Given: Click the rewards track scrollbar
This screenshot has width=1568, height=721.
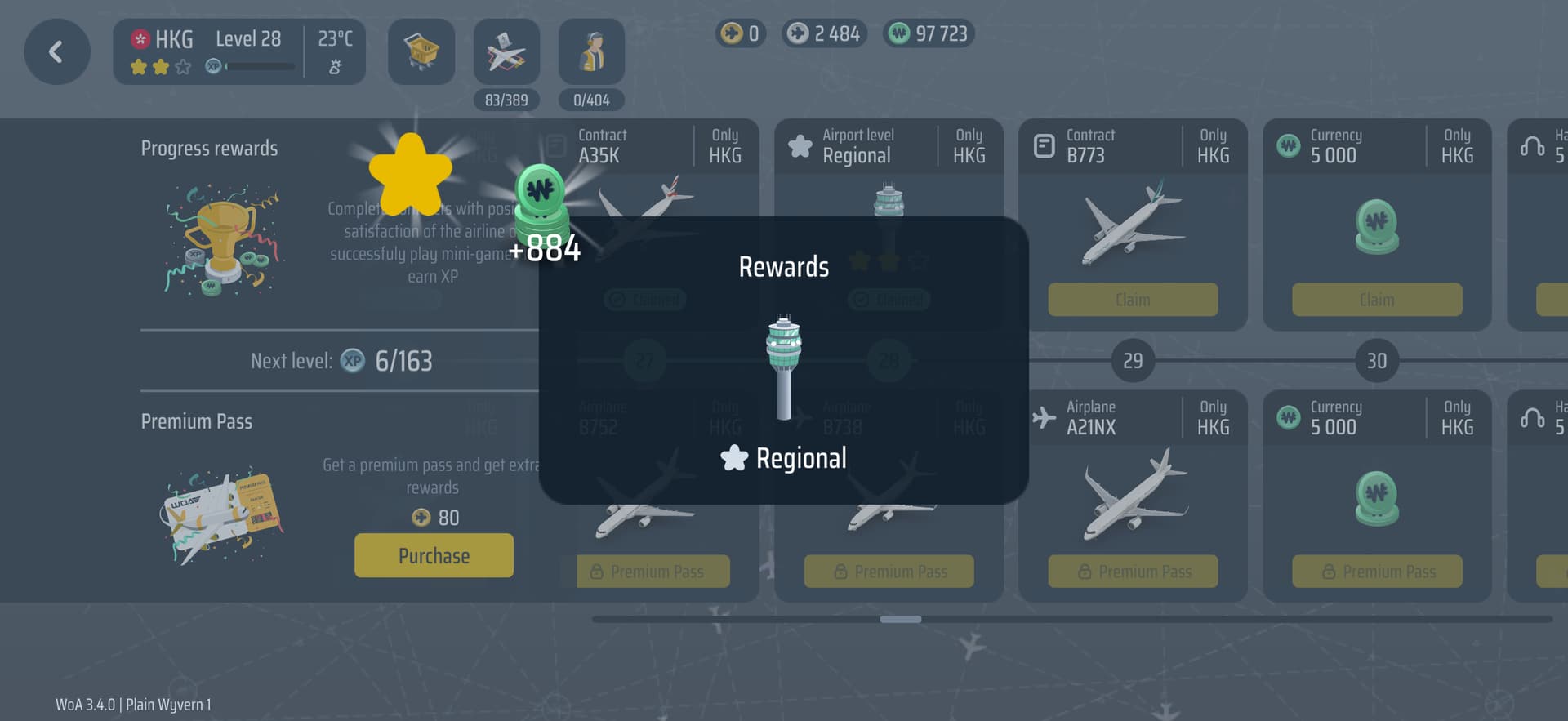Looking at the screenshot, I should pyautogui.click(x=900, y=620).
